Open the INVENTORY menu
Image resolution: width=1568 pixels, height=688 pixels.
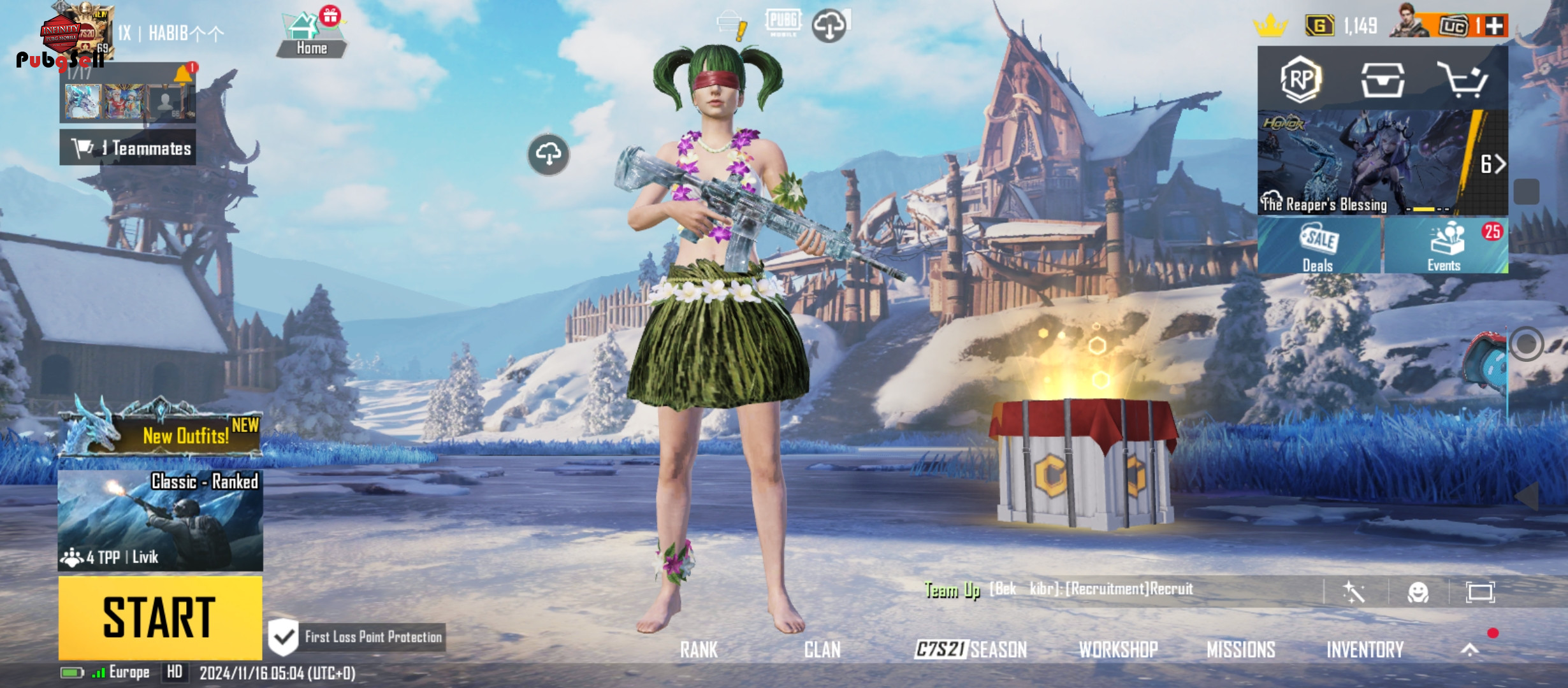point(1365,649)
